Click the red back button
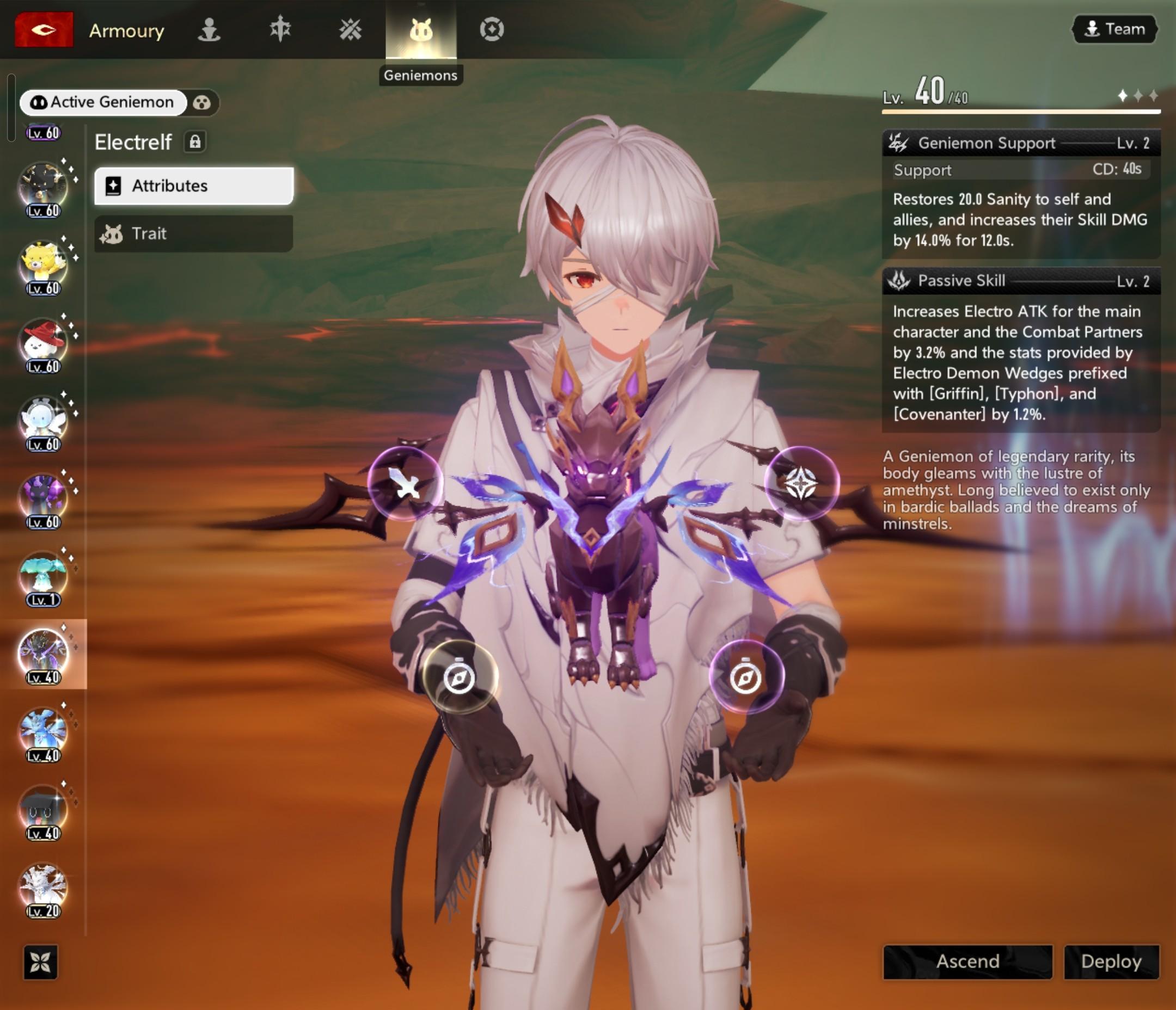This screenshot has width=1176, height=1010. (44, 29)
